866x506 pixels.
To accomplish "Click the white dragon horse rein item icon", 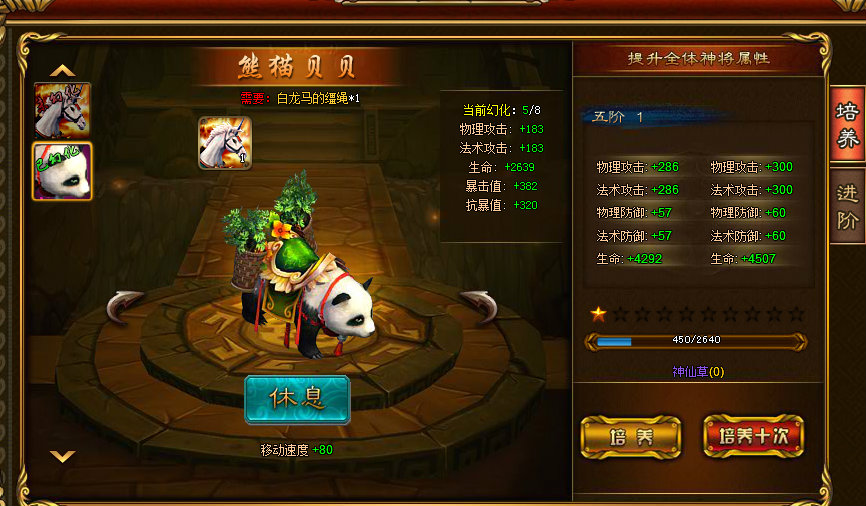I will pos(225,143).
